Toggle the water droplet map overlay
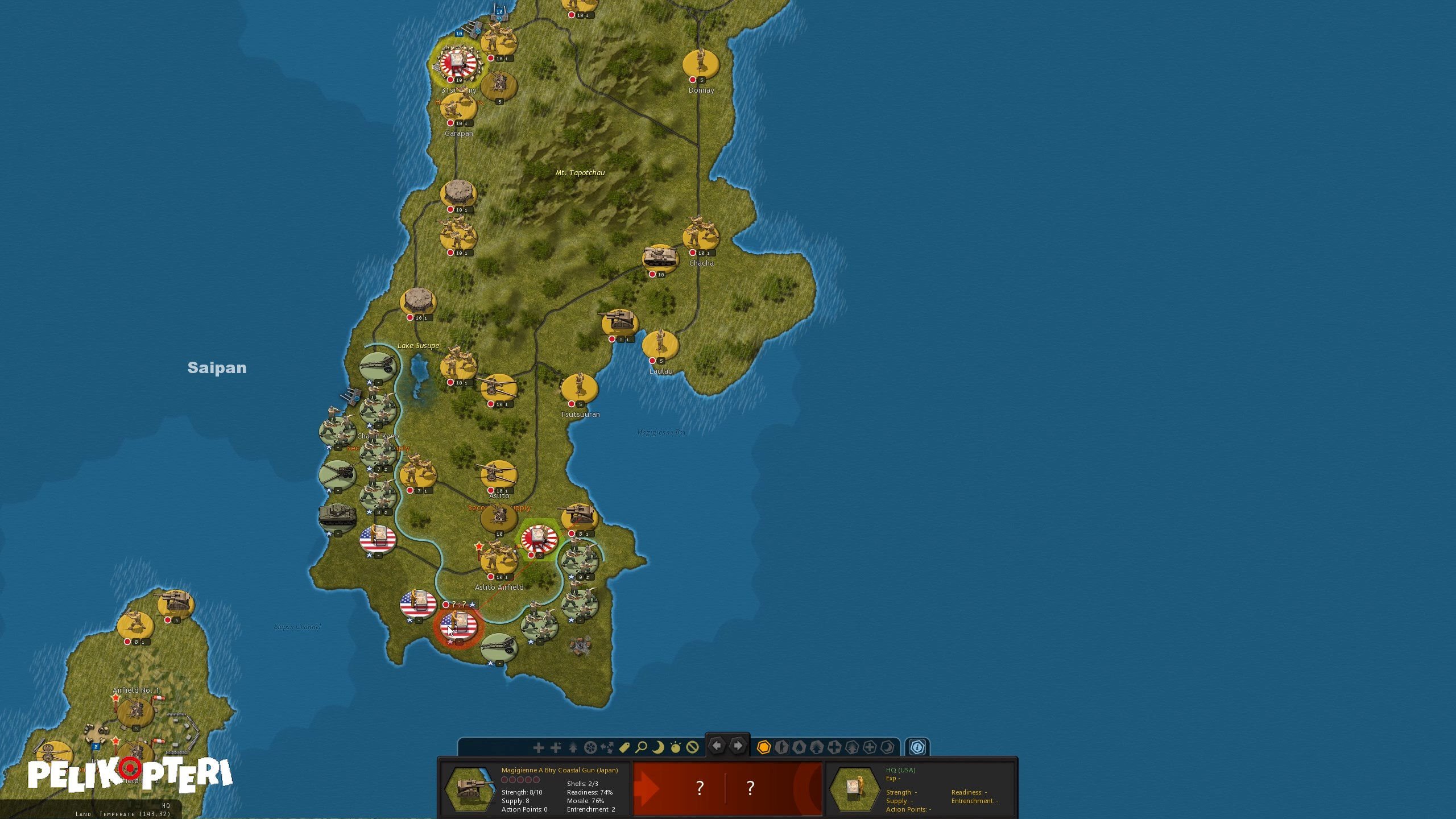The width and height of the screenshot is (1456, 819). coord(799,747)
